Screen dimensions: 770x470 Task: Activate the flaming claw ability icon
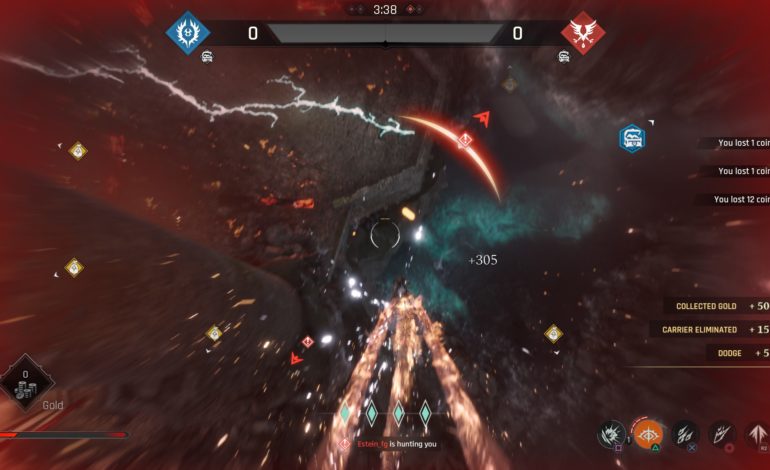coord(722,435)
